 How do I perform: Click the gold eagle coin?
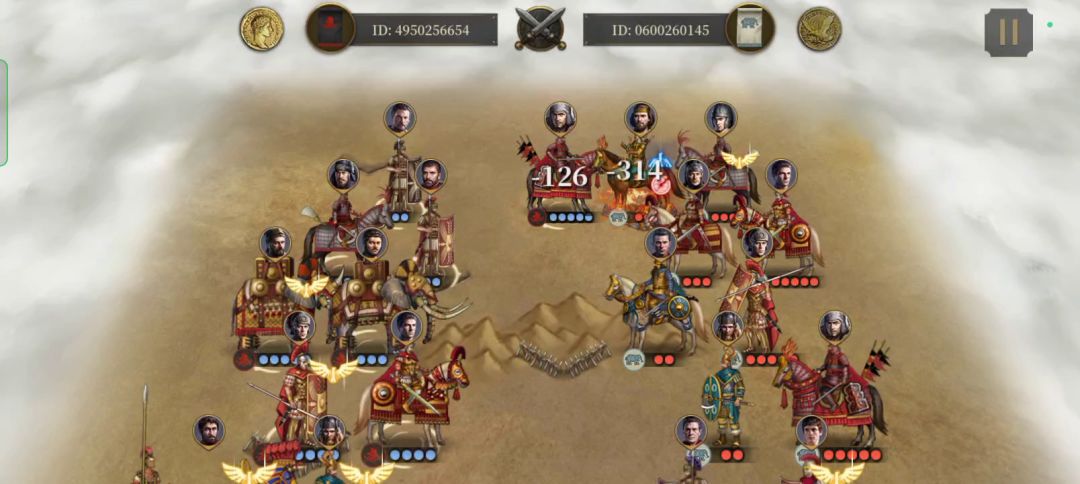[819, 29]
